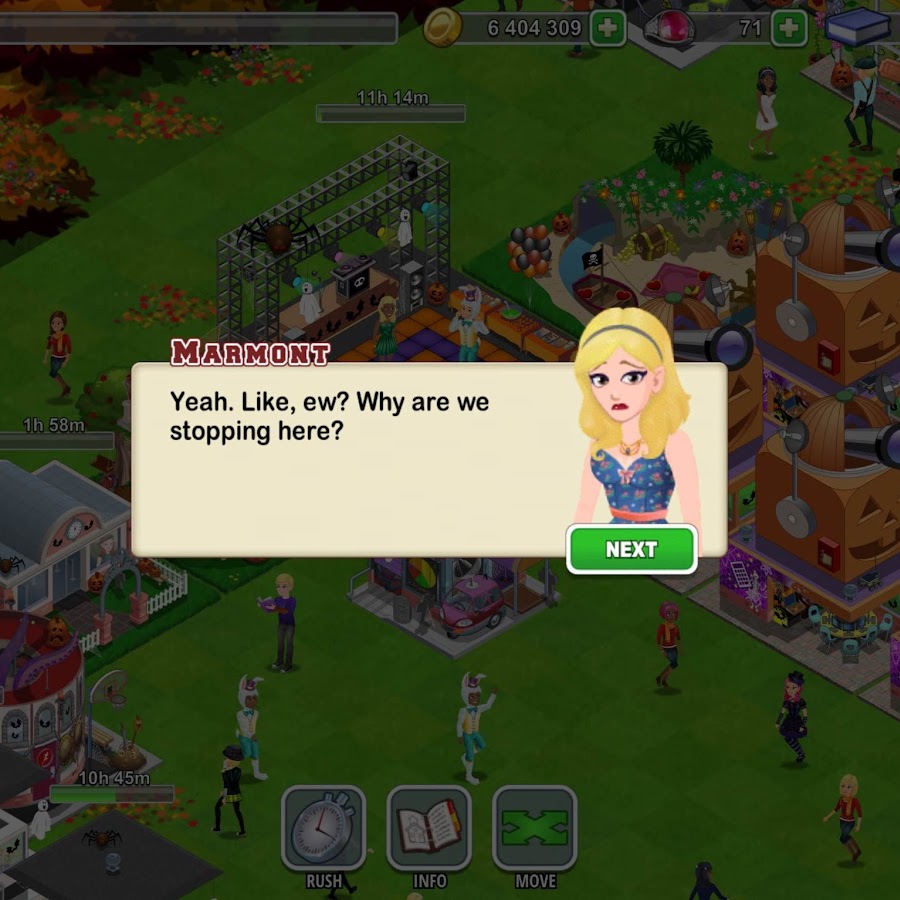Viewport: 900px width, 900px height.
Task: Open the INFO book button
Action: [x=429, y=829]
